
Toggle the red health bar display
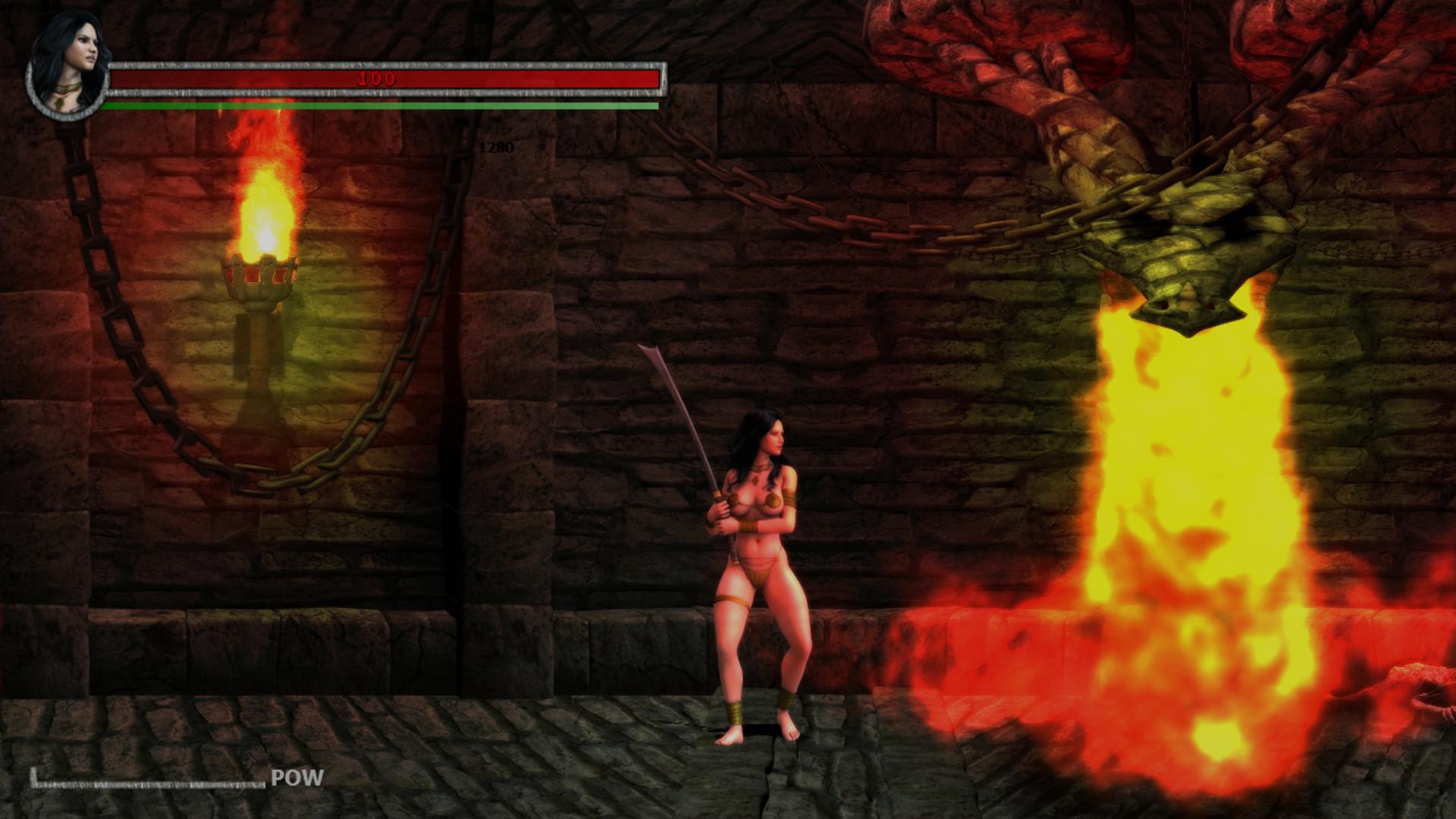pyautogui.click(x=387, y=78)
